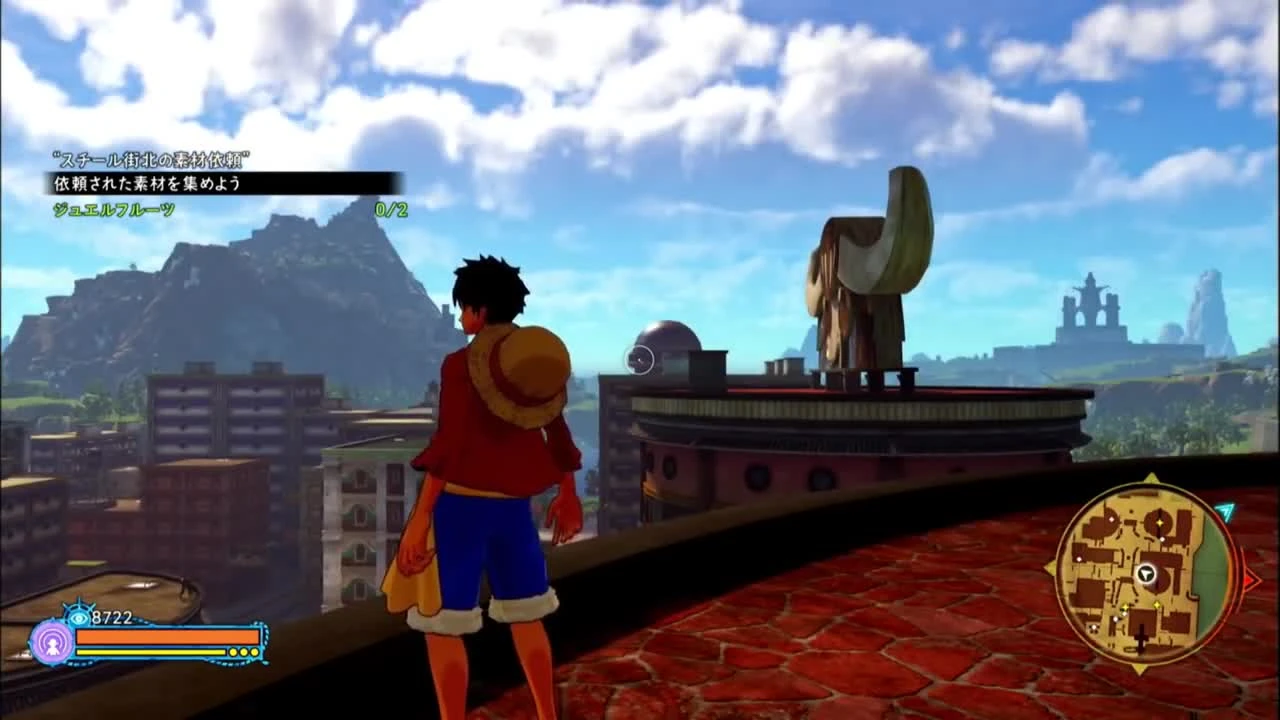Select a yellow star quest marker on the minimap
The height and width of the screenshot is (720, 1280).
click(x=1159, y=522)
